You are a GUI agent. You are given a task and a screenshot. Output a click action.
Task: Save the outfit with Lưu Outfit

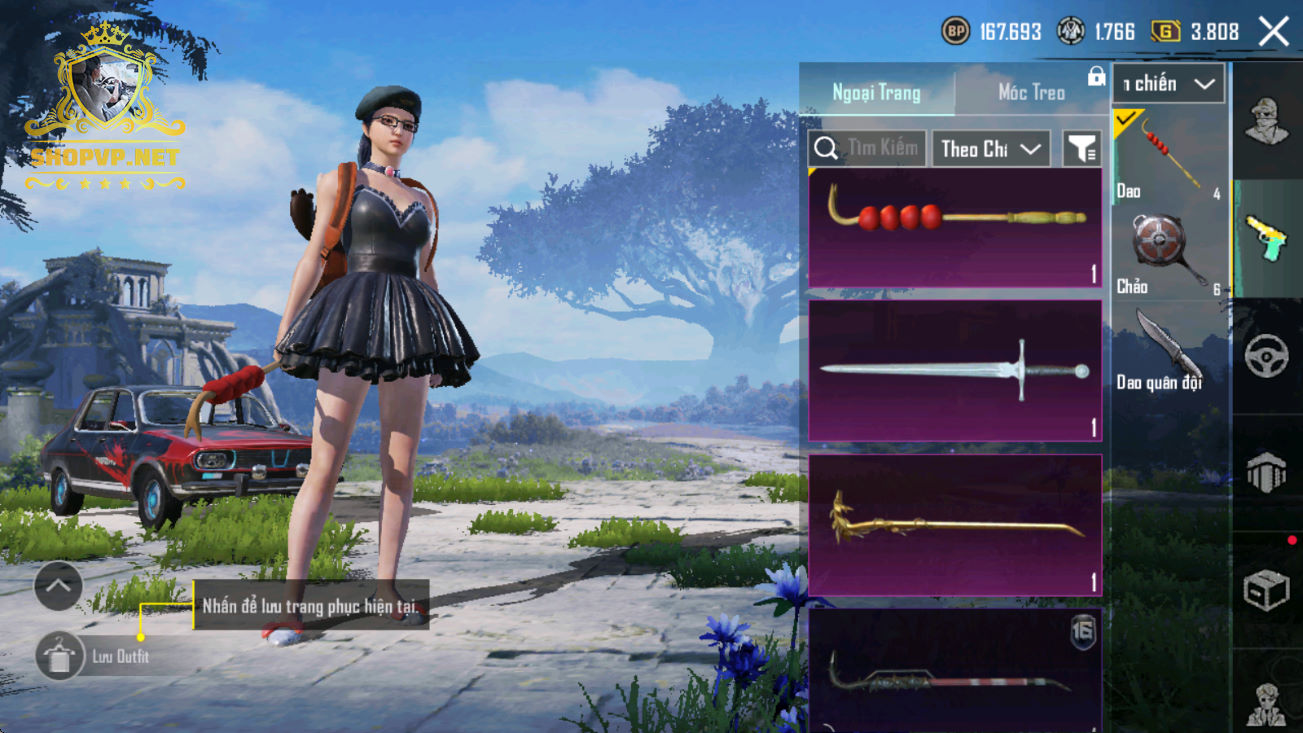(60, 656)
